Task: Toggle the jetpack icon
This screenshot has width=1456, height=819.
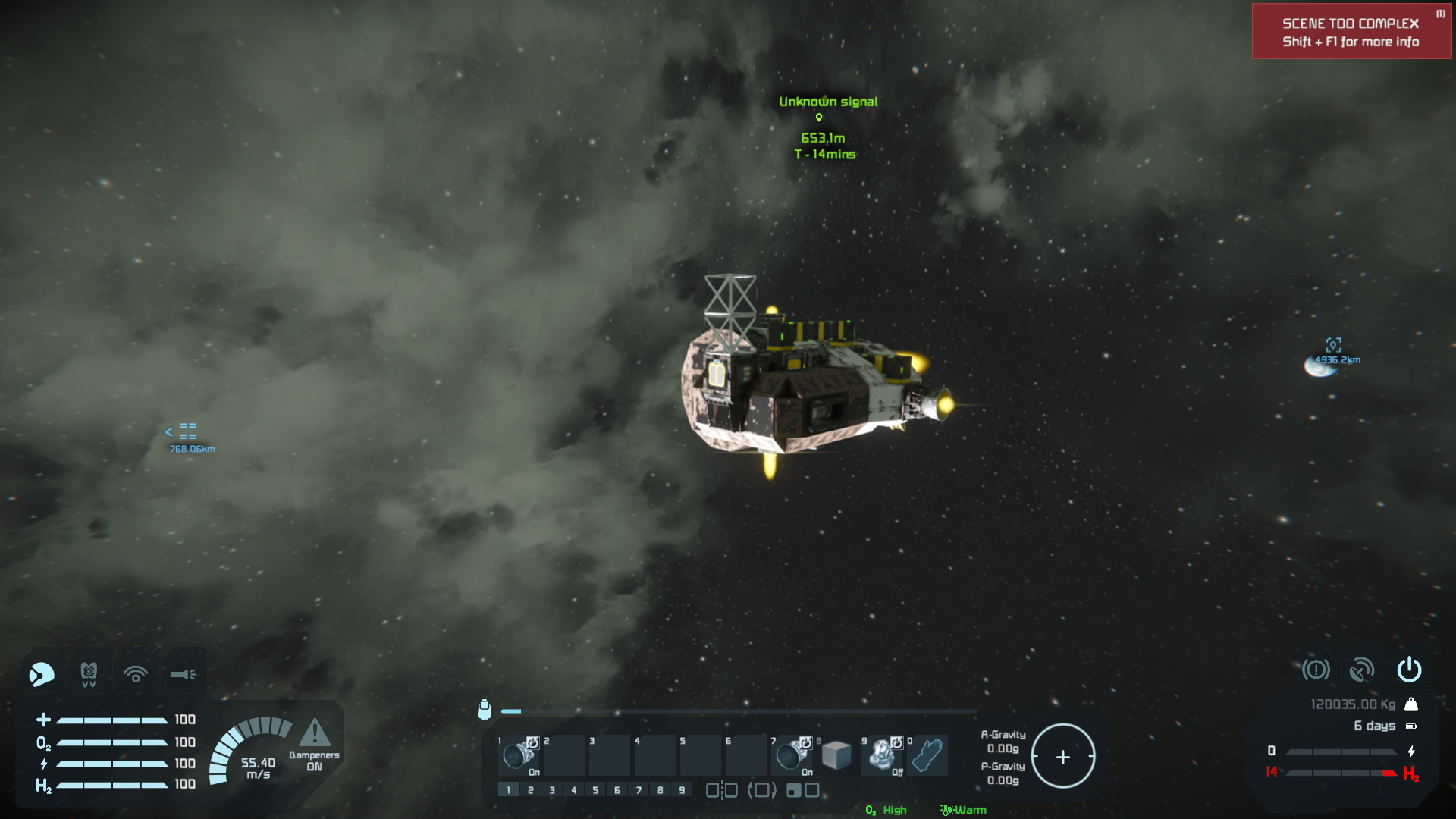Action: pyautogui.click(x=89, y=673)
